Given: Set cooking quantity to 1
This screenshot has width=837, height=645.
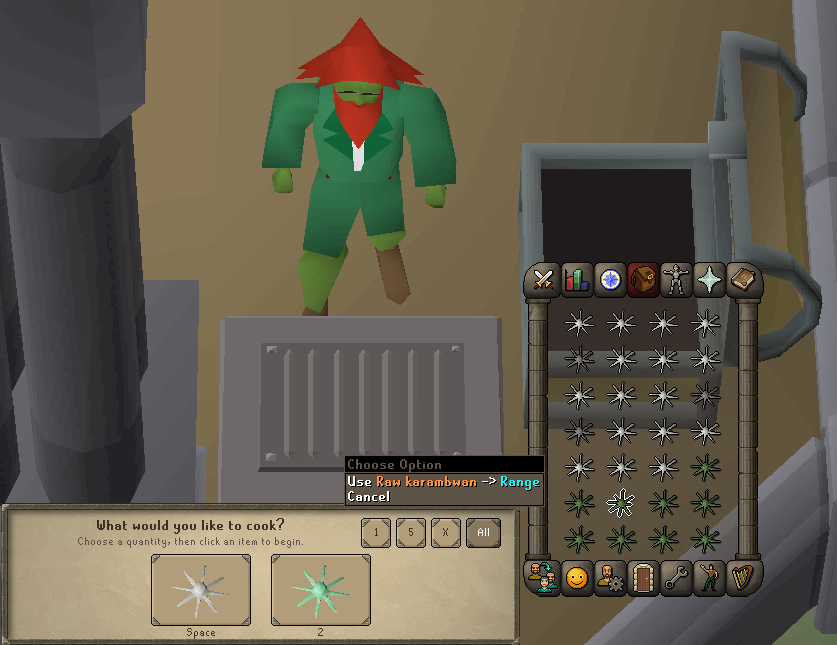Looking at the screenshot, I should tap(376, 533).
